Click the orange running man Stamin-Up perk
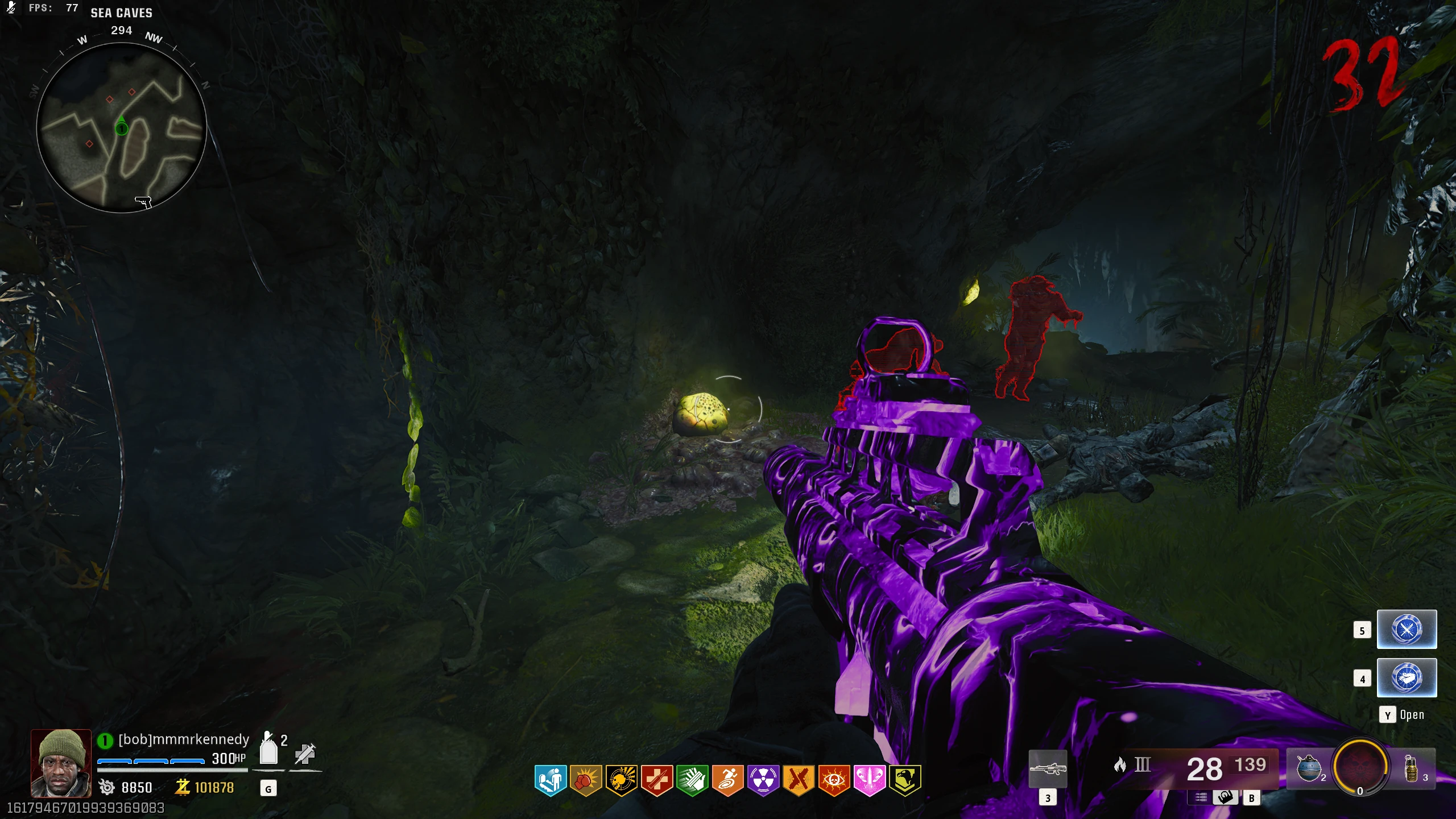This screenshot has width=1456, height=819. (728, 780)
